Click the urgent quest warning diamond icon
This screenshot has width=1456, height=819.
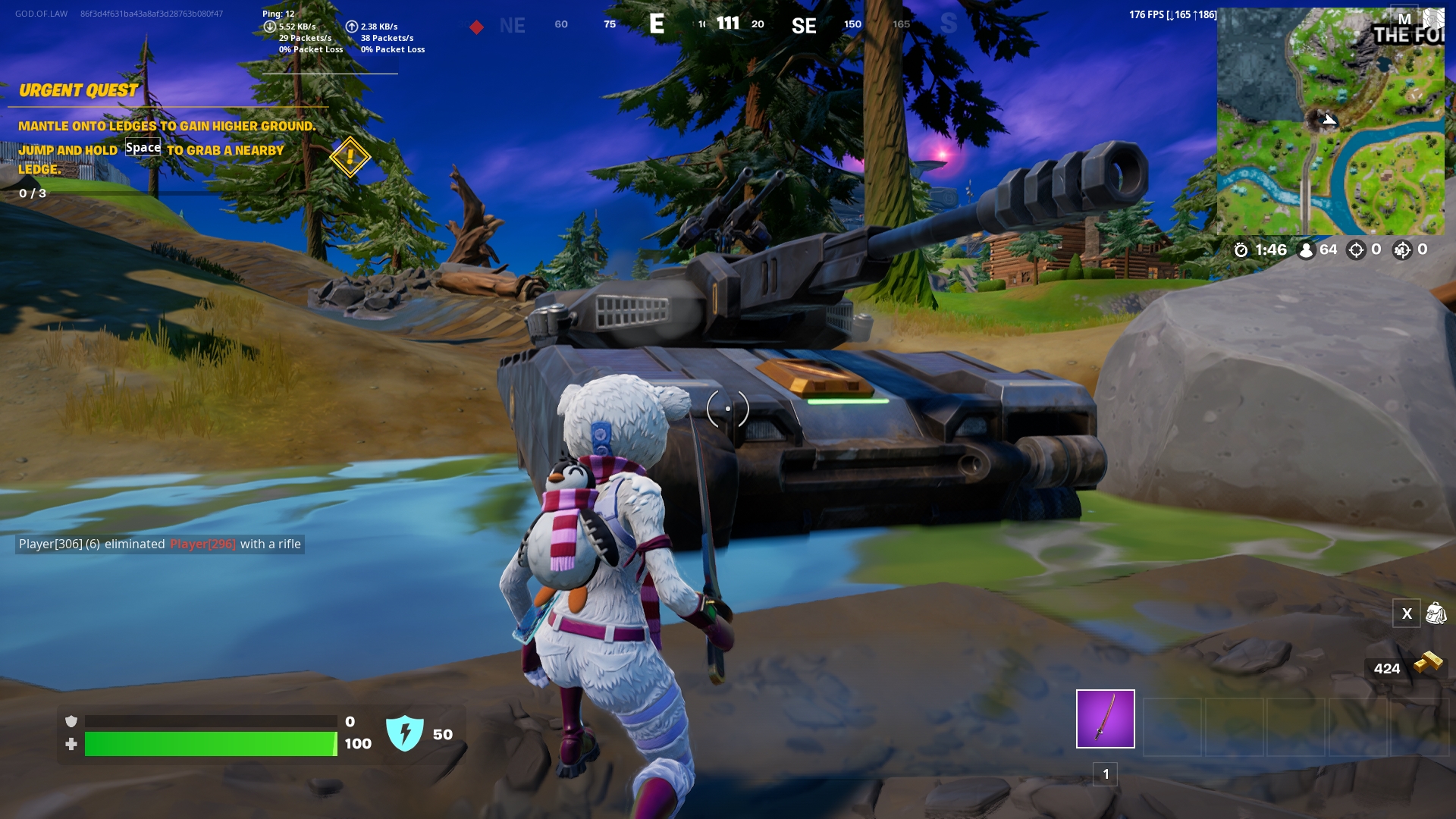point(349,158)
